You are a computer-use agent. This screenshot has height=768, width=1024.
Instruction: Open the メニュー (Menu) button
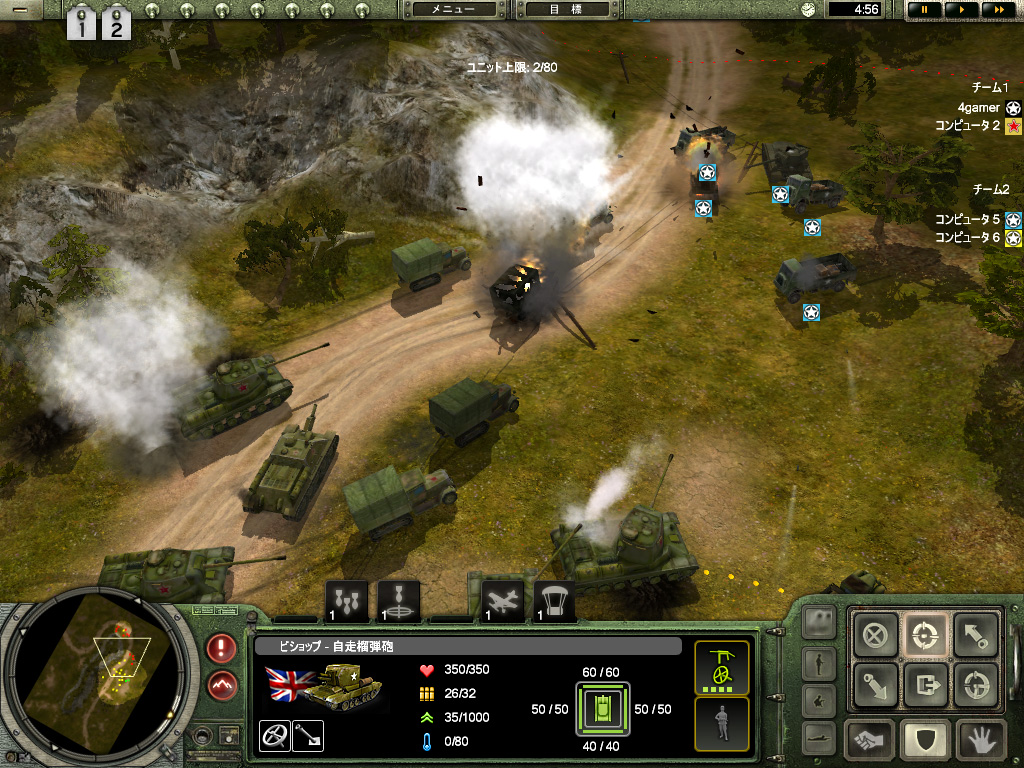click(x=453, y=9)
